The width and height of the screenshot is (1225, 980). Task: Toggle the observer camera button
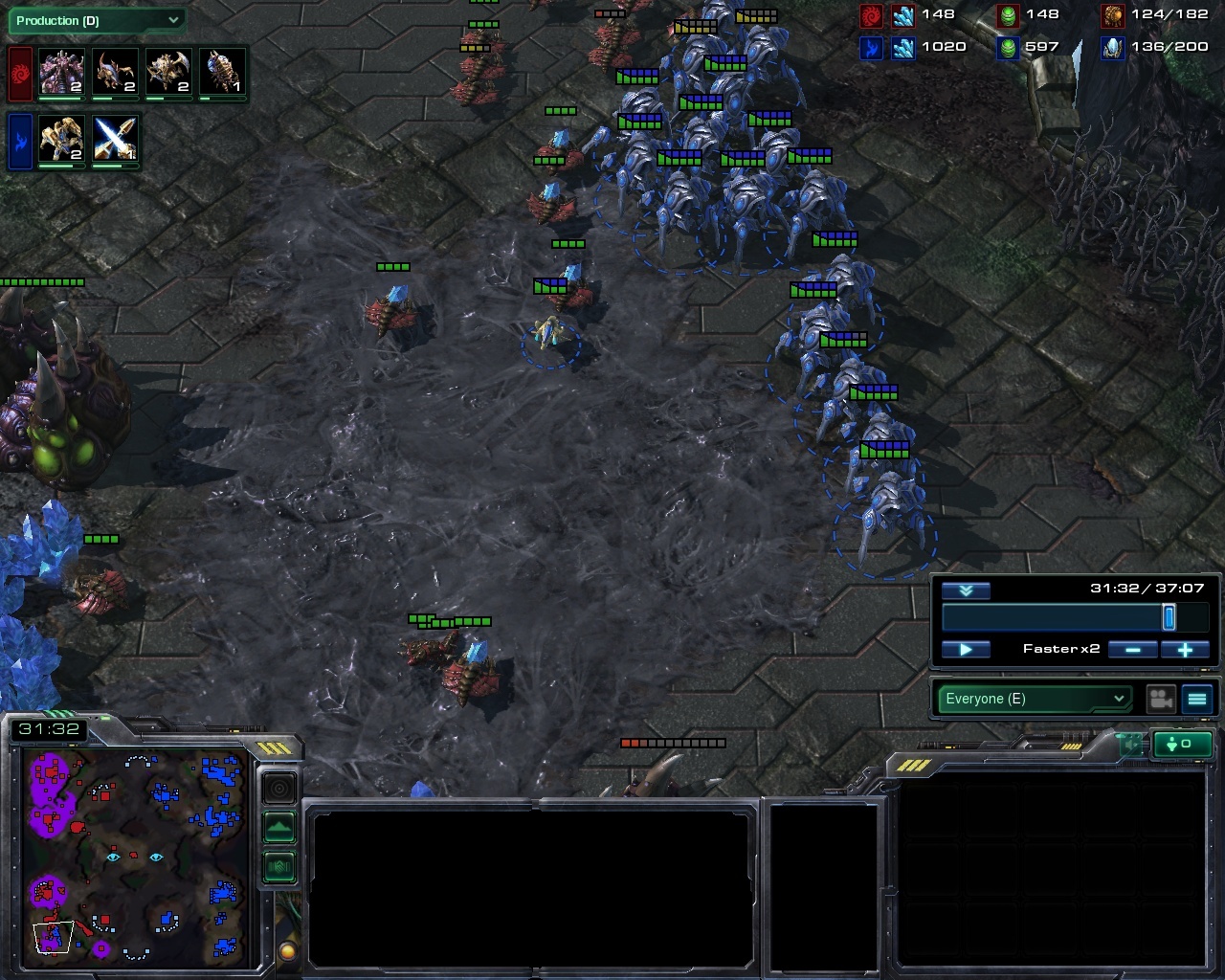[x=1161, y=700]
